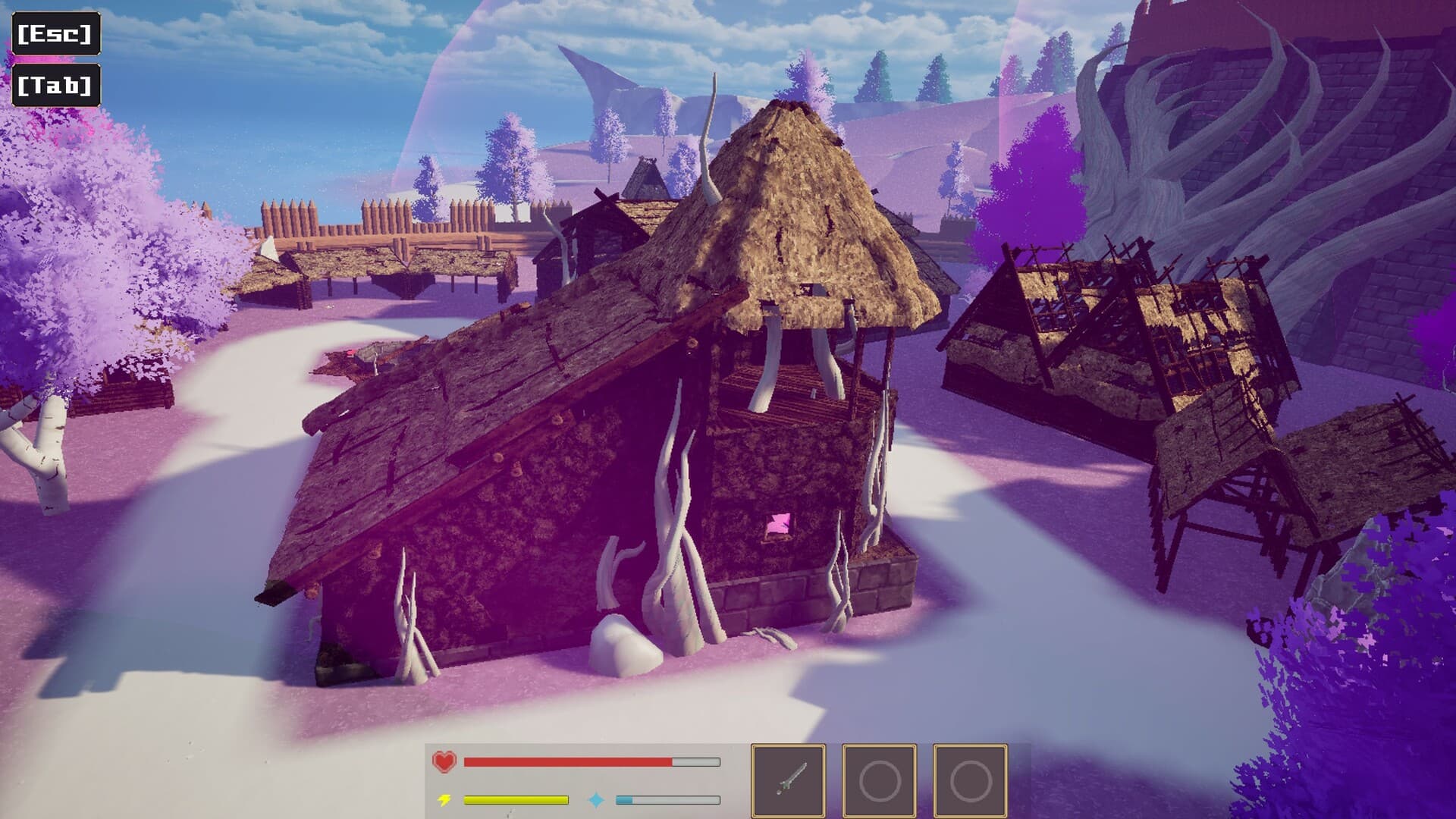Click the heart health icon

click(444, 762)
